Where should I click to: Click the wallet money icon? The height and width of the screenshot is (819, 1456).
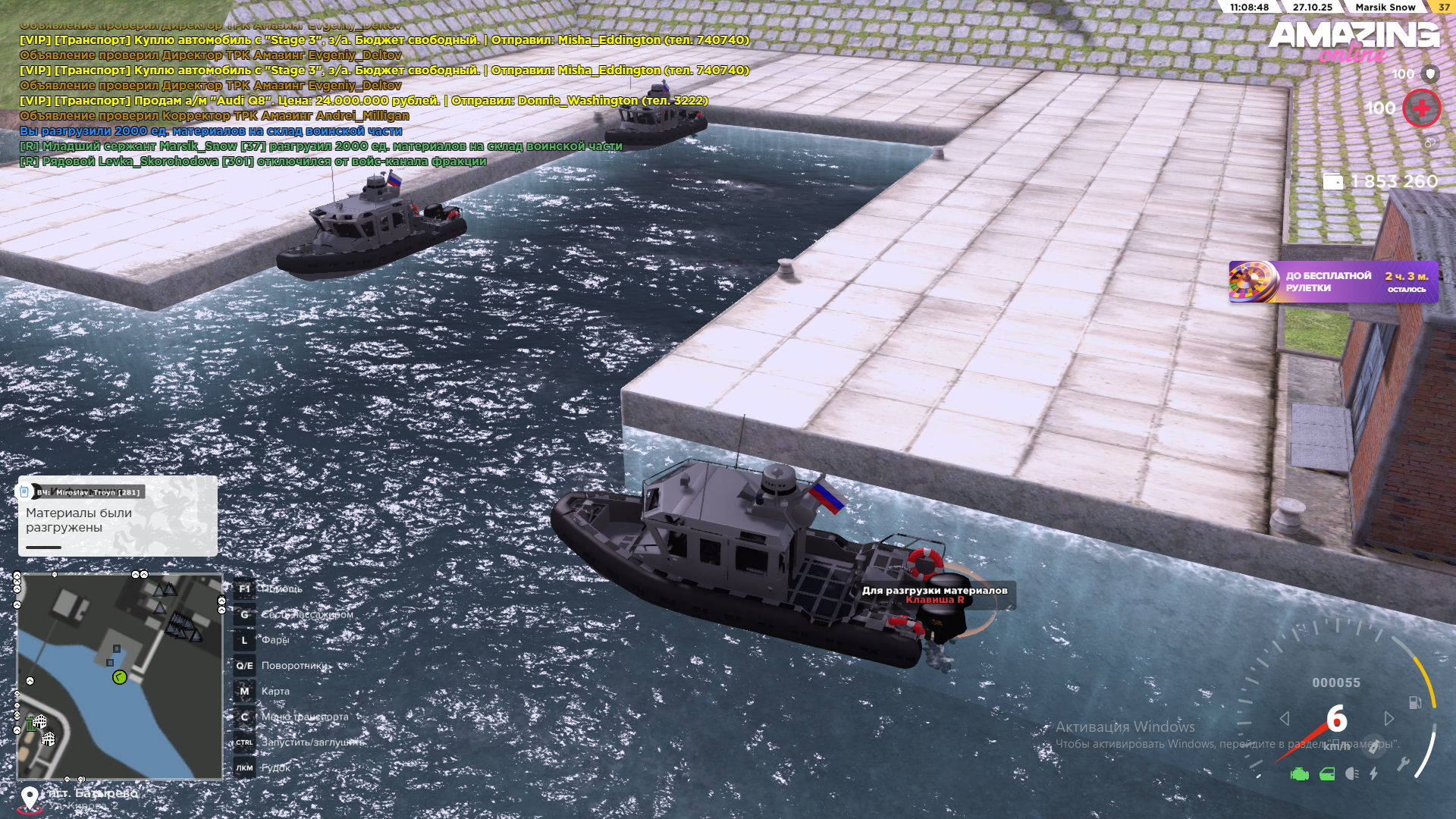(x=1332, y=181)
